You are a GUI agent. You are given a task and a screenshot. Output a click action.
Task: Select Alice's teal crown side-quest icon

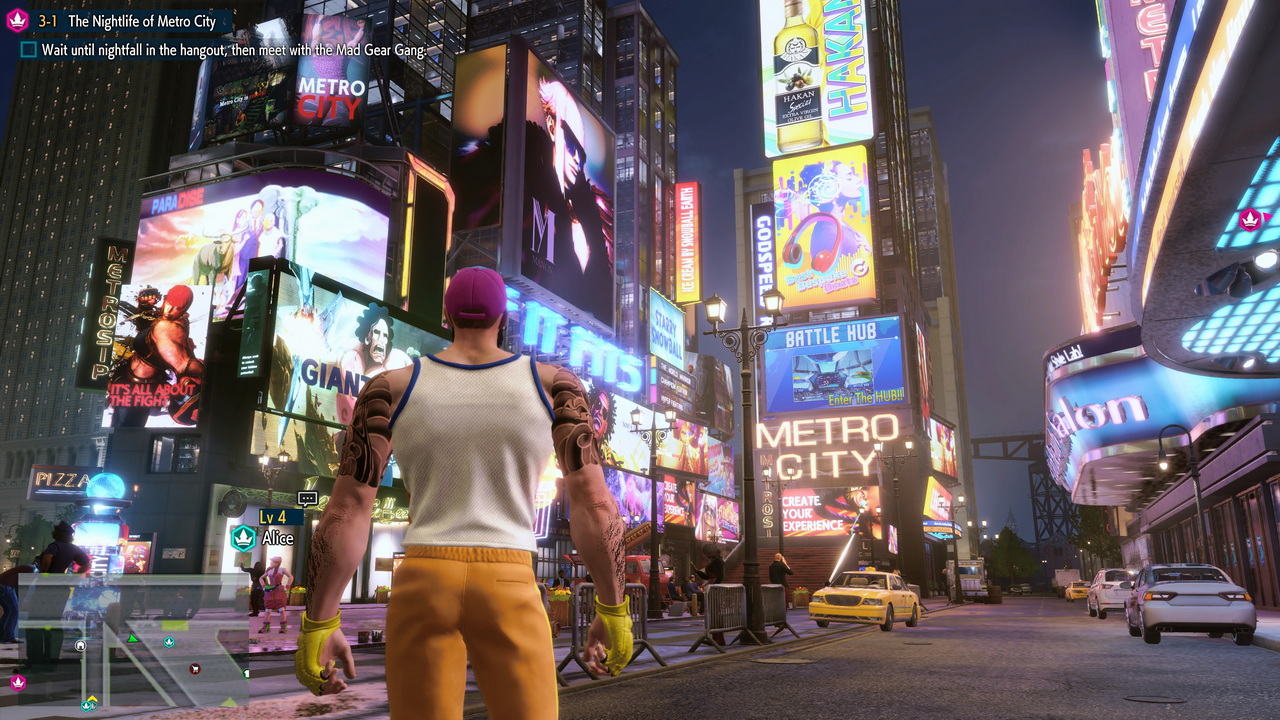pyautogui.click(x=243, y=538)
